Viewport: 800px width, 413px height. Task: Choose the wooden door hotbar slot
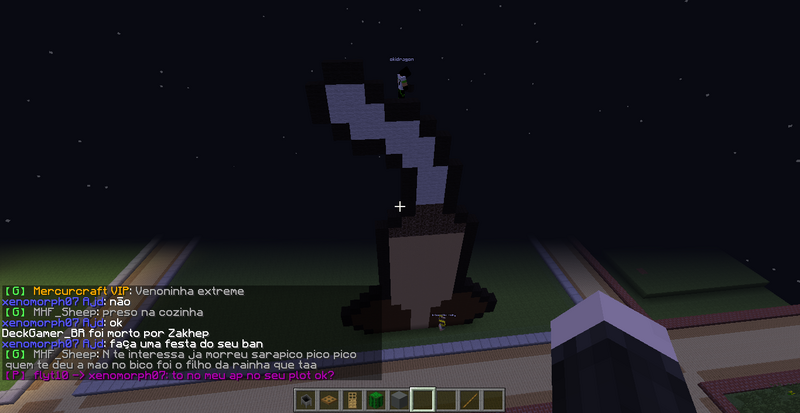coord(352,400)
